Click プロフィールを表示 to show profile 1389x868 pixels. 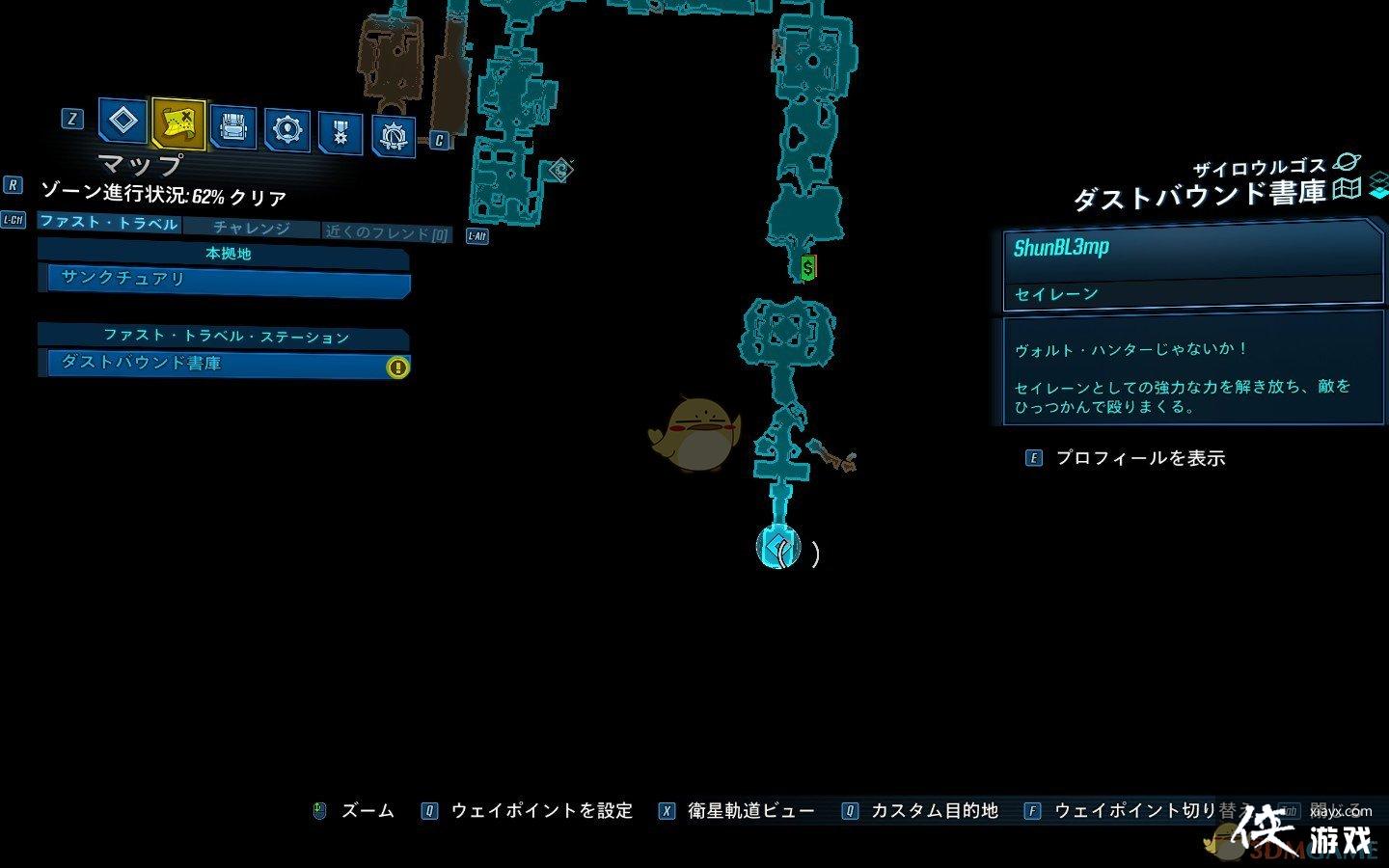click(1139, 459)
